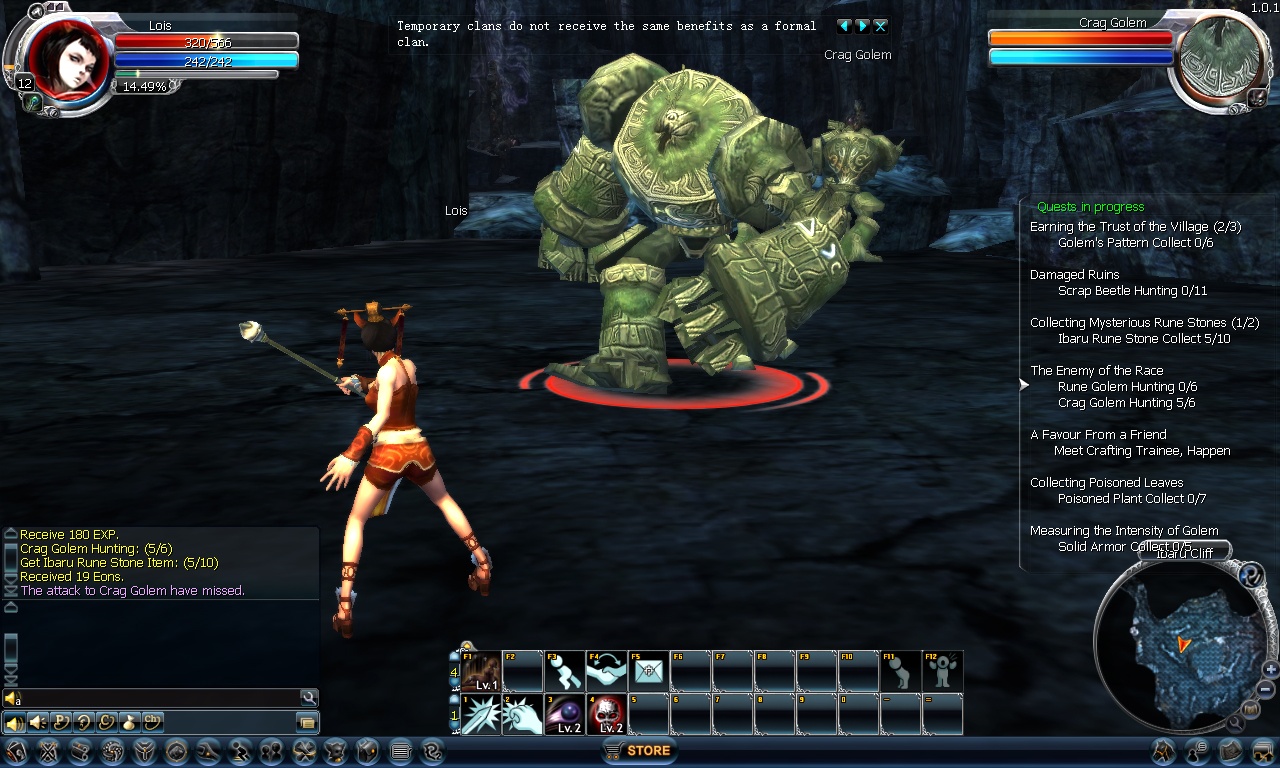Open the mail envelope skill in slot F5
The height and width of the screenshot is (768, 1280).
coord(649,671)
